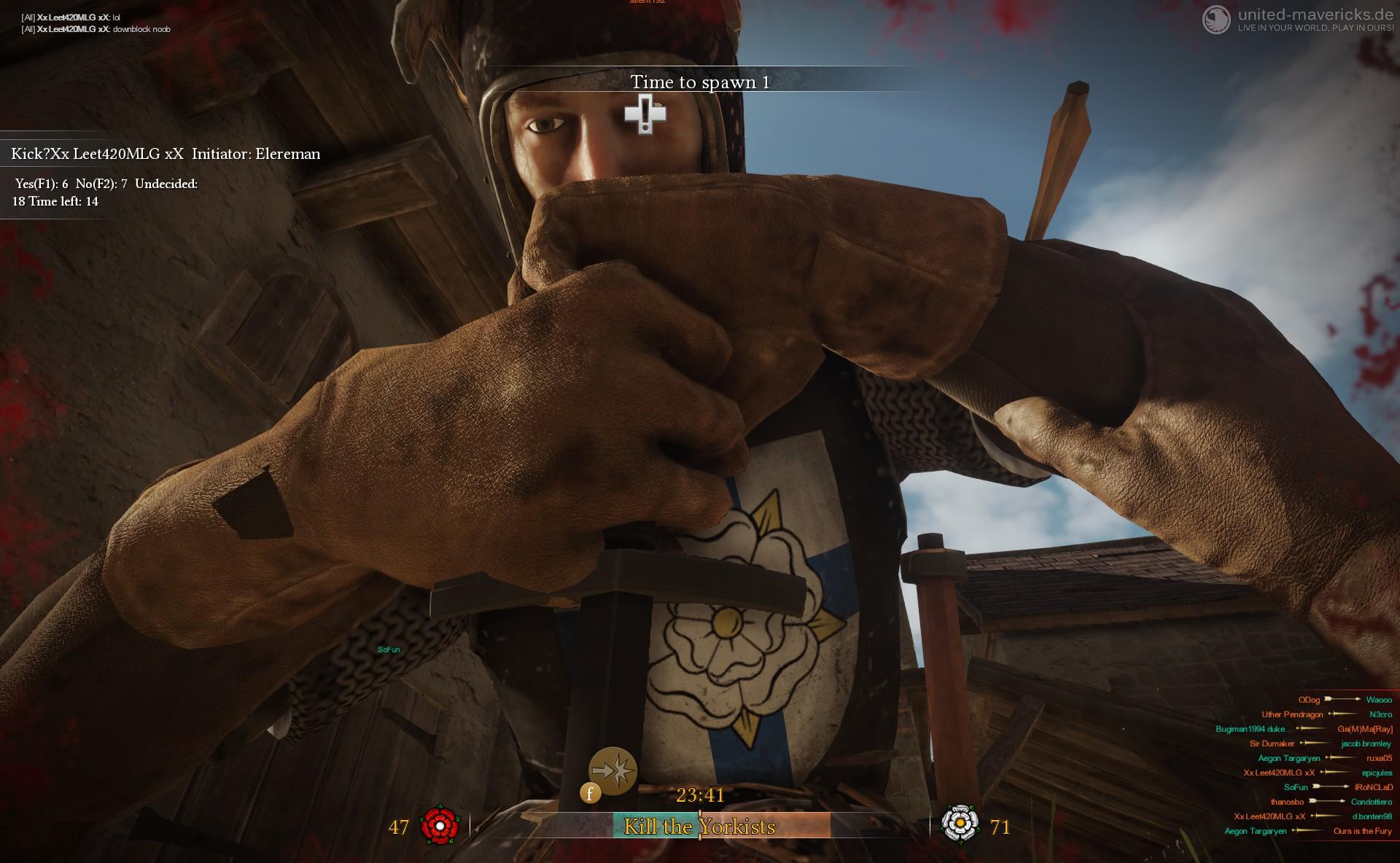Open the kick vote panel for Xx Leet420MLG xX
The height and width of the screenshot is (863, 1400).
166,154
